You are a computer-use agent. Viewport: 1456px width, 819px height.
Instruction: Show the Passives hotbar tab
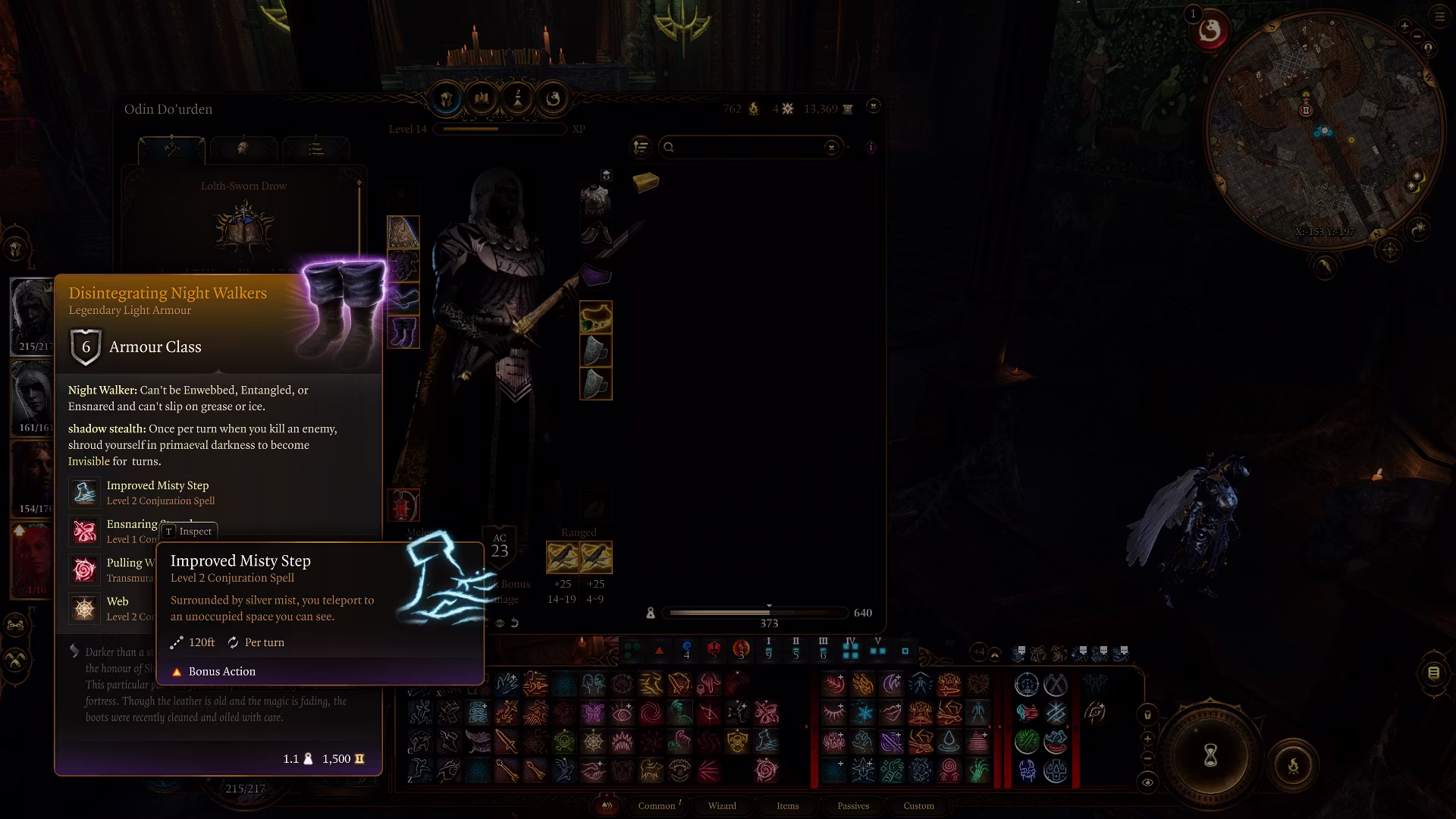click(853, 805)
